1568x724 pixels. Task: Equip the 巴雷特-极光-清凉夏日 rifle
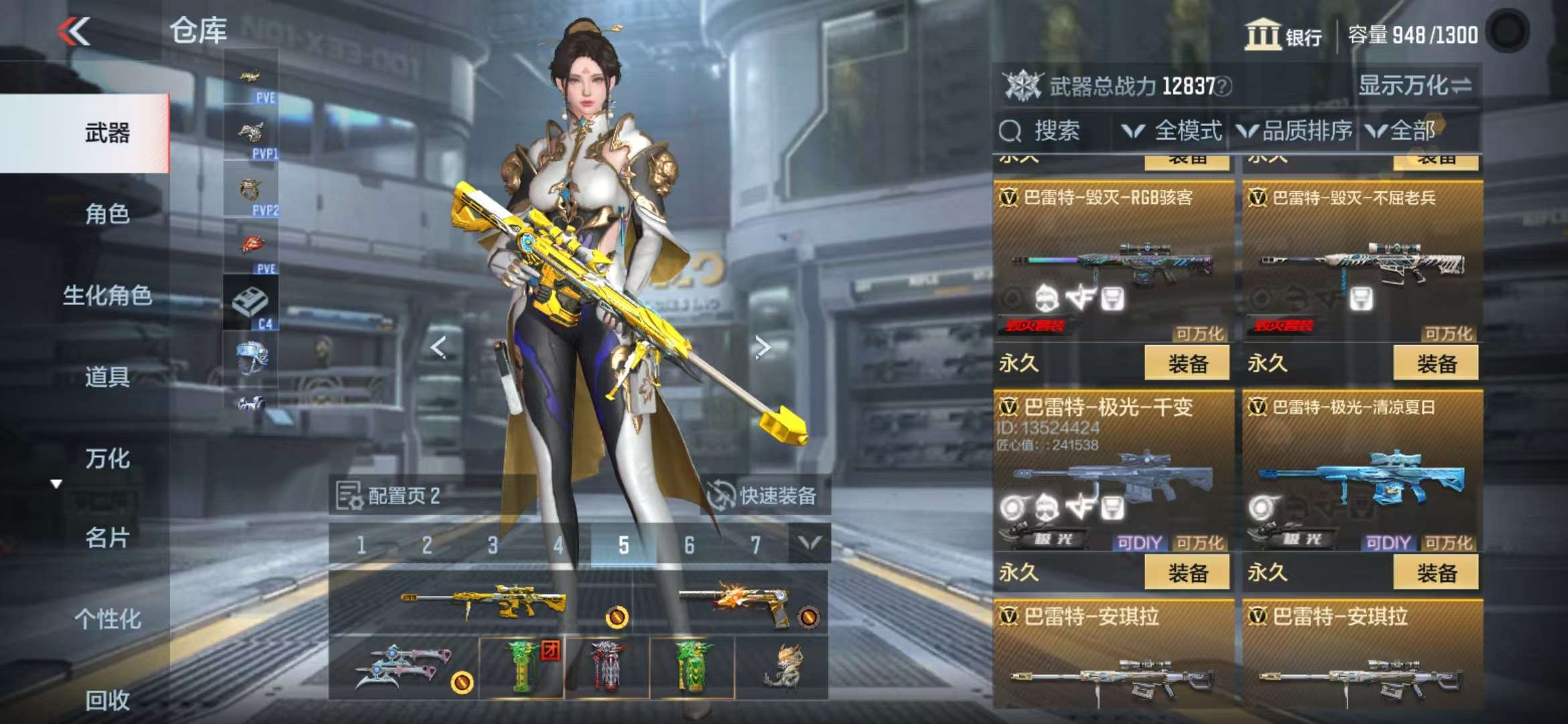point(1435,573)
